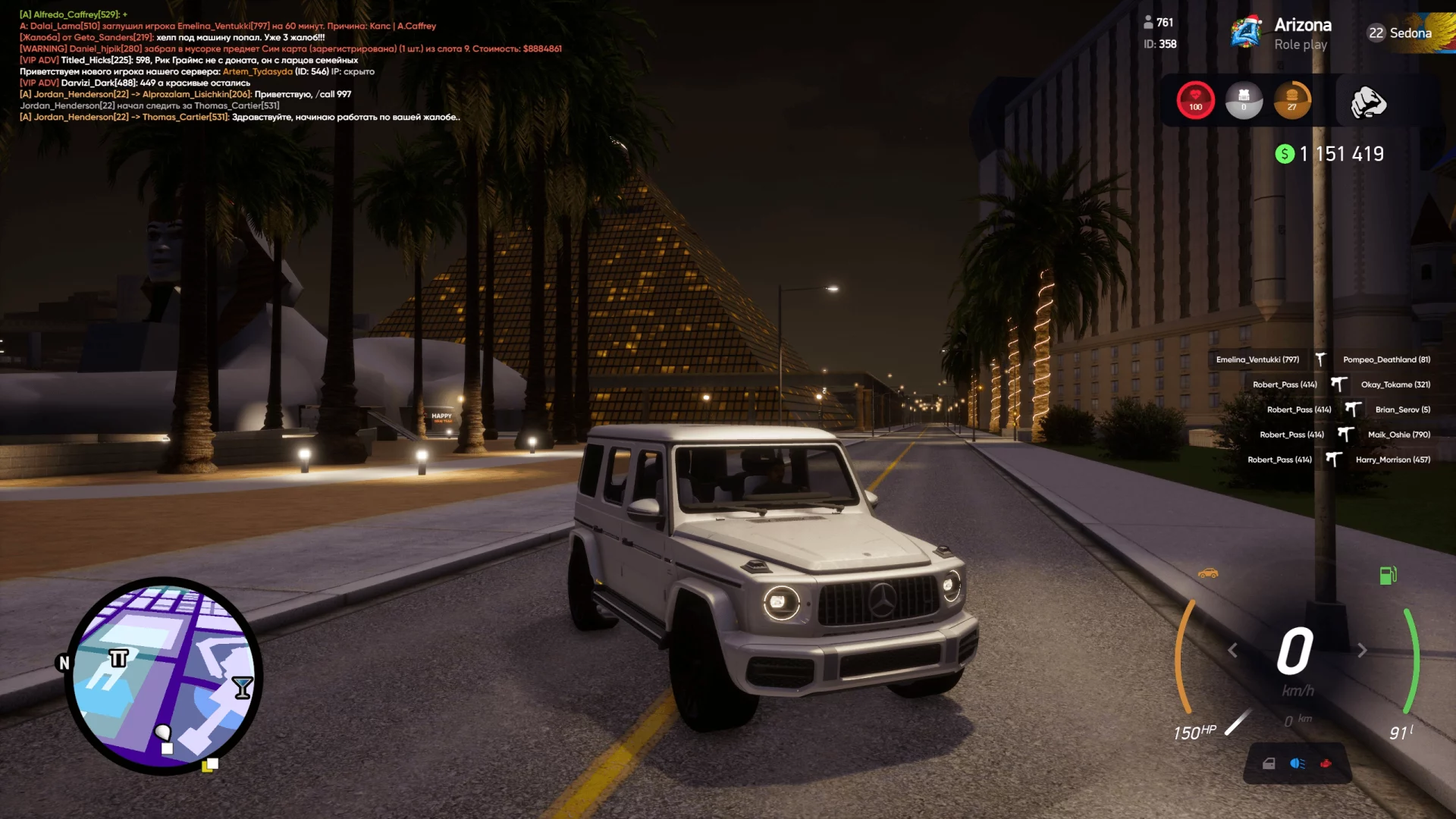1456x819 pixels.
Task: Click the circular minimap
Action: point(163,676)
